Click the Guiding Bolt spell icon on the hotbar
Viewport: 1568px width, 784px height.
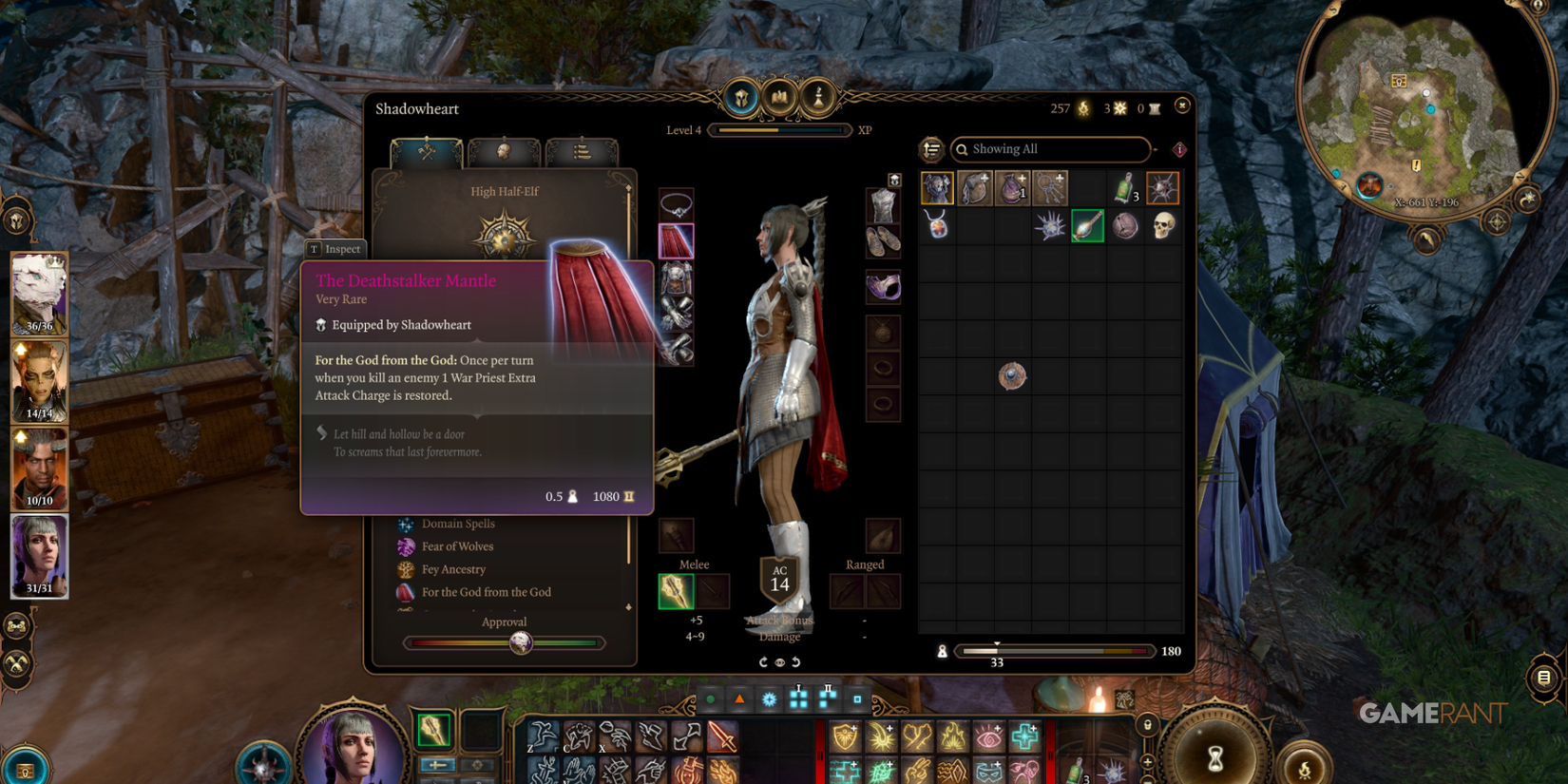(884, 738)
